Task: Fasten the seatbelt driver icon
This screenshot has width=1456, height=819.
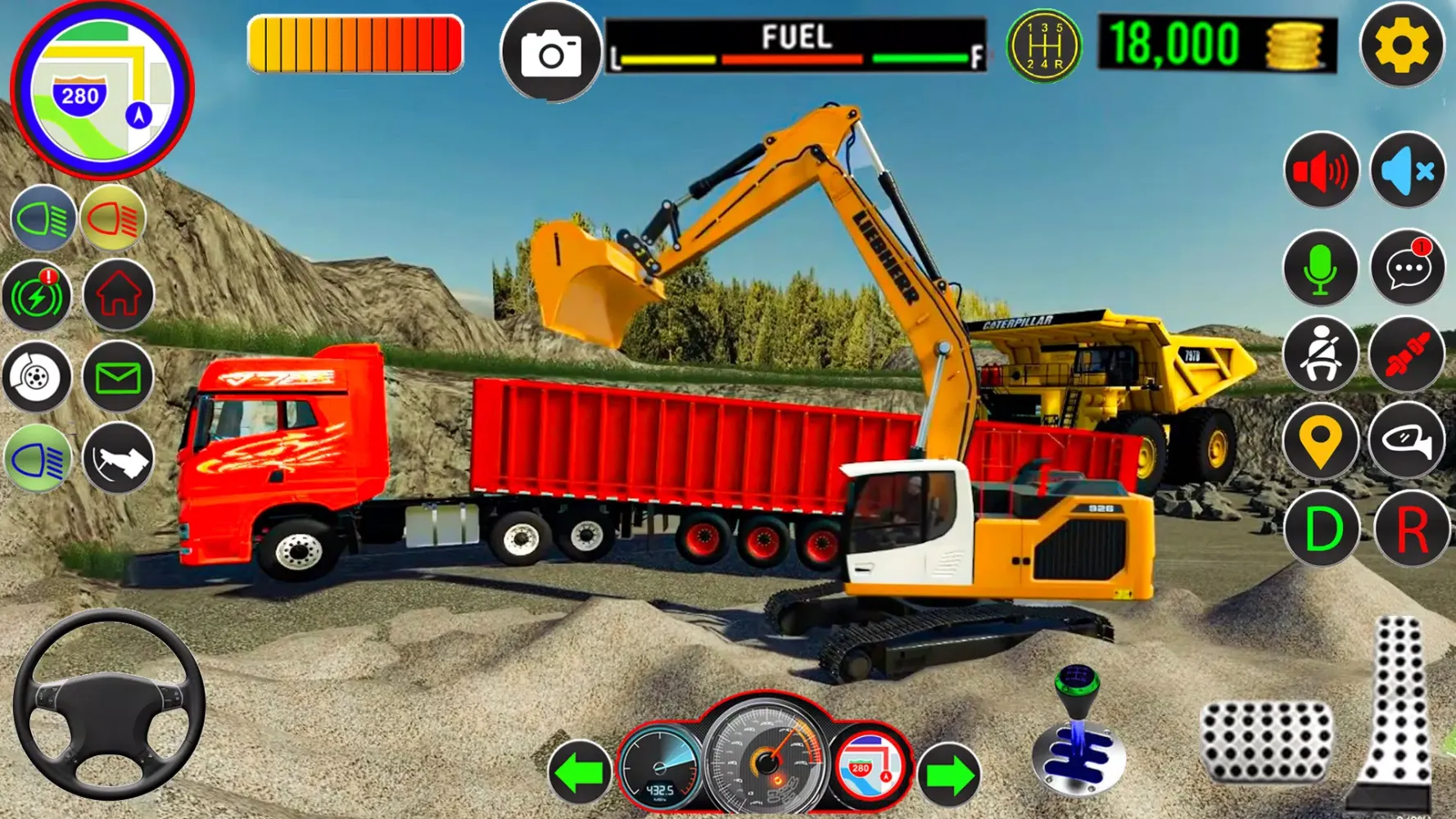Action: coord(1320,355)
